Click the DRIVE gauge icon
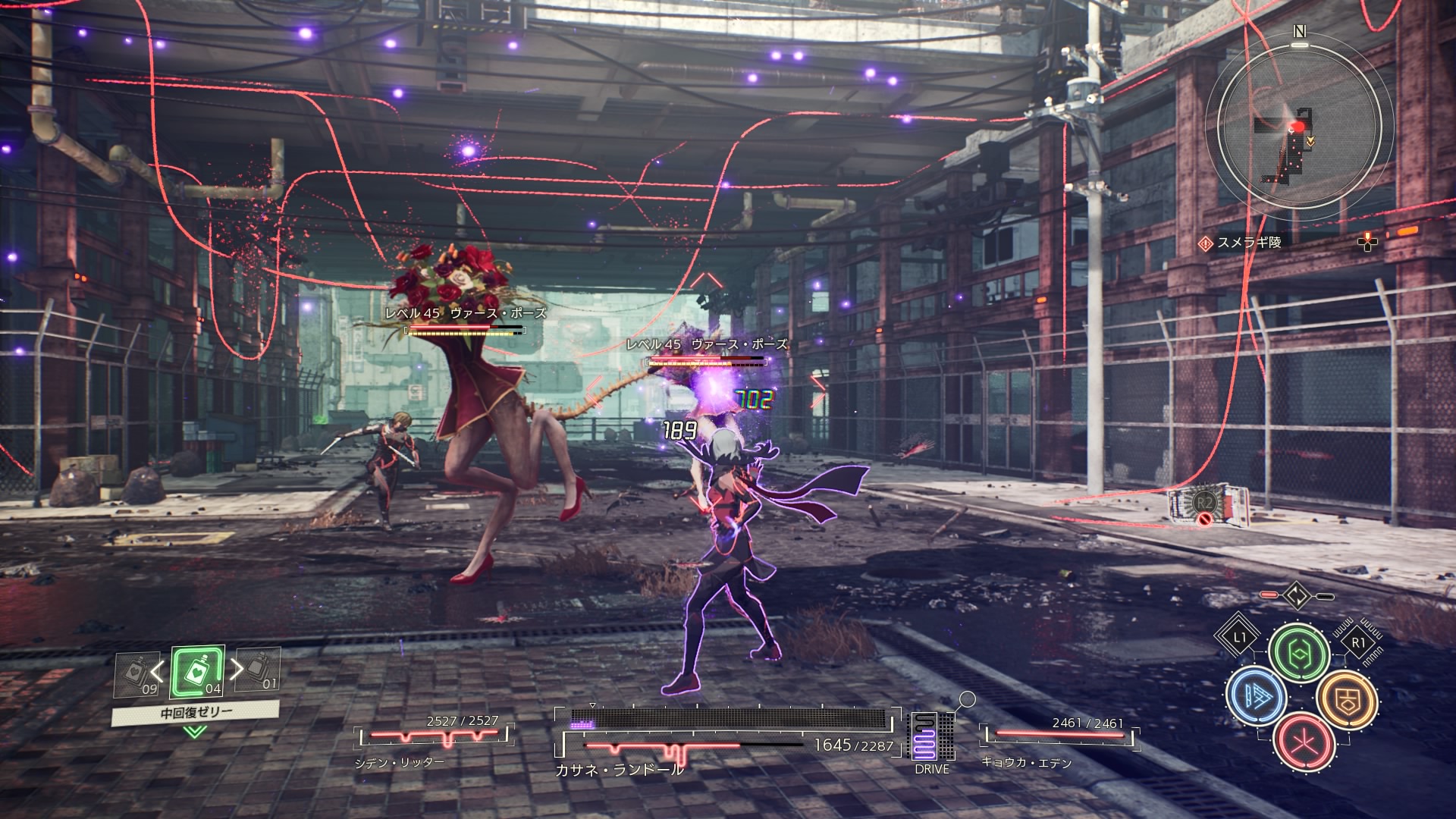Image resolution: width=1456 pixels, height=819 pixels. click(x=931, y=739)
